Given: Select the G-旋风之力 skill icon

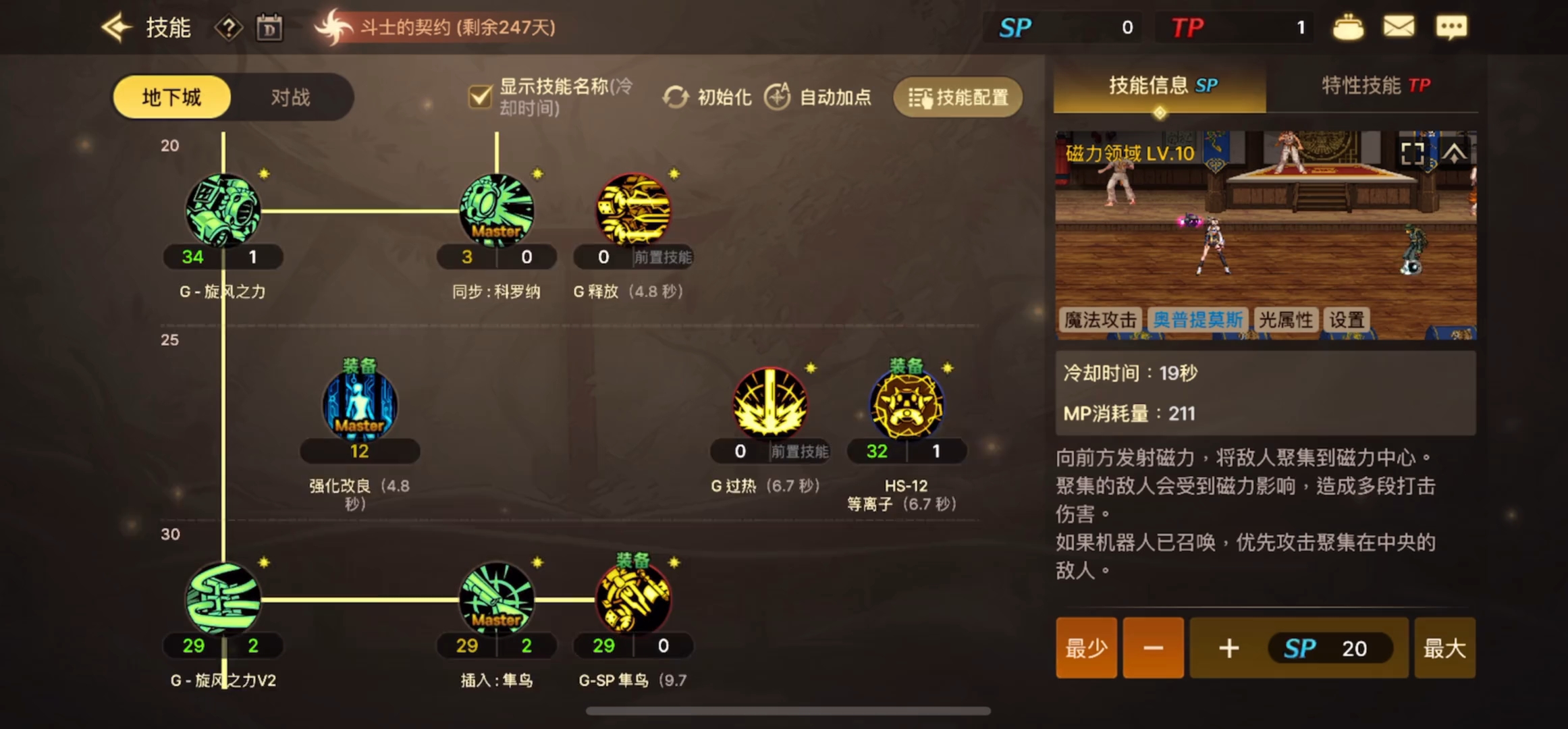Looking at the screenshot, I should pyautogui.click(x=223, y=210).
